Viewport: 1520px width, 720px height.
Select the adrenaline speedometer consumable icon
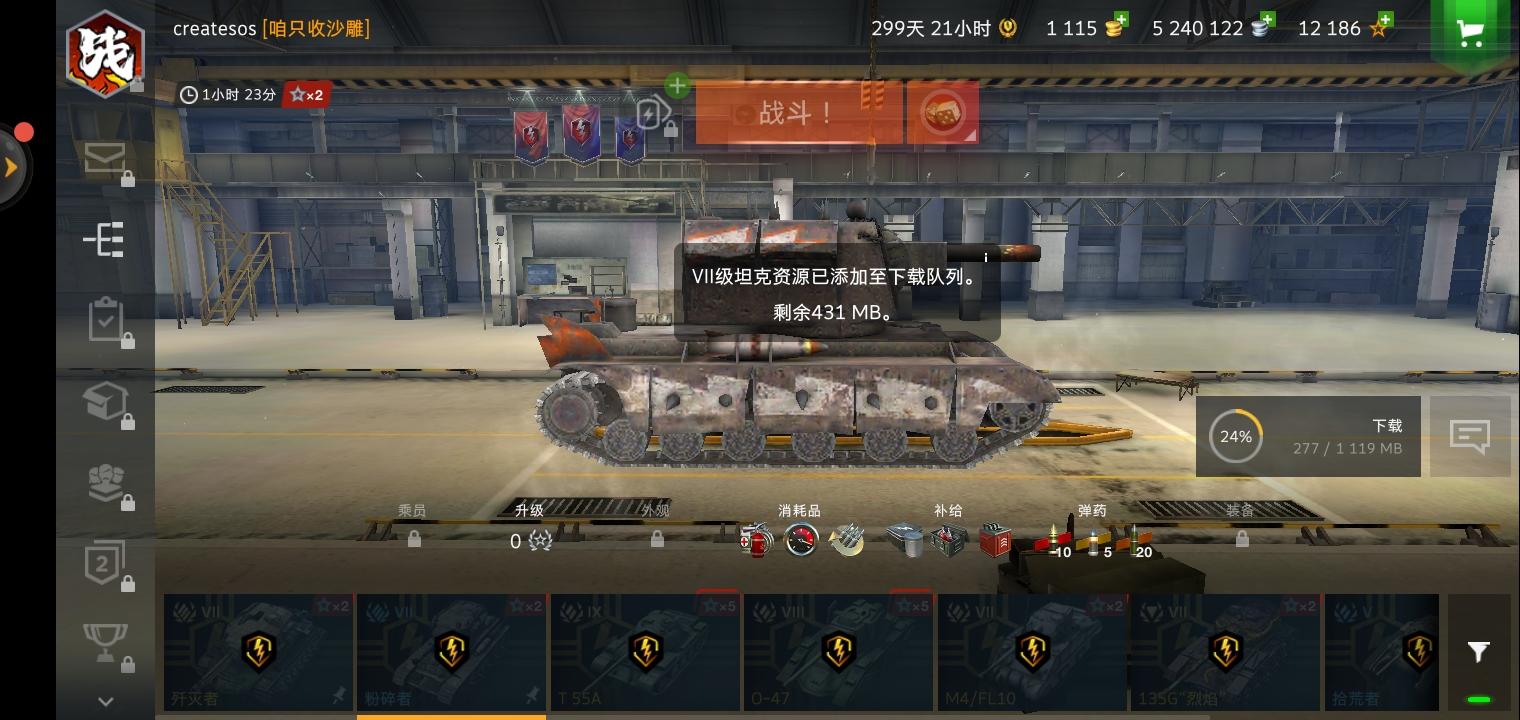[802, 540]
